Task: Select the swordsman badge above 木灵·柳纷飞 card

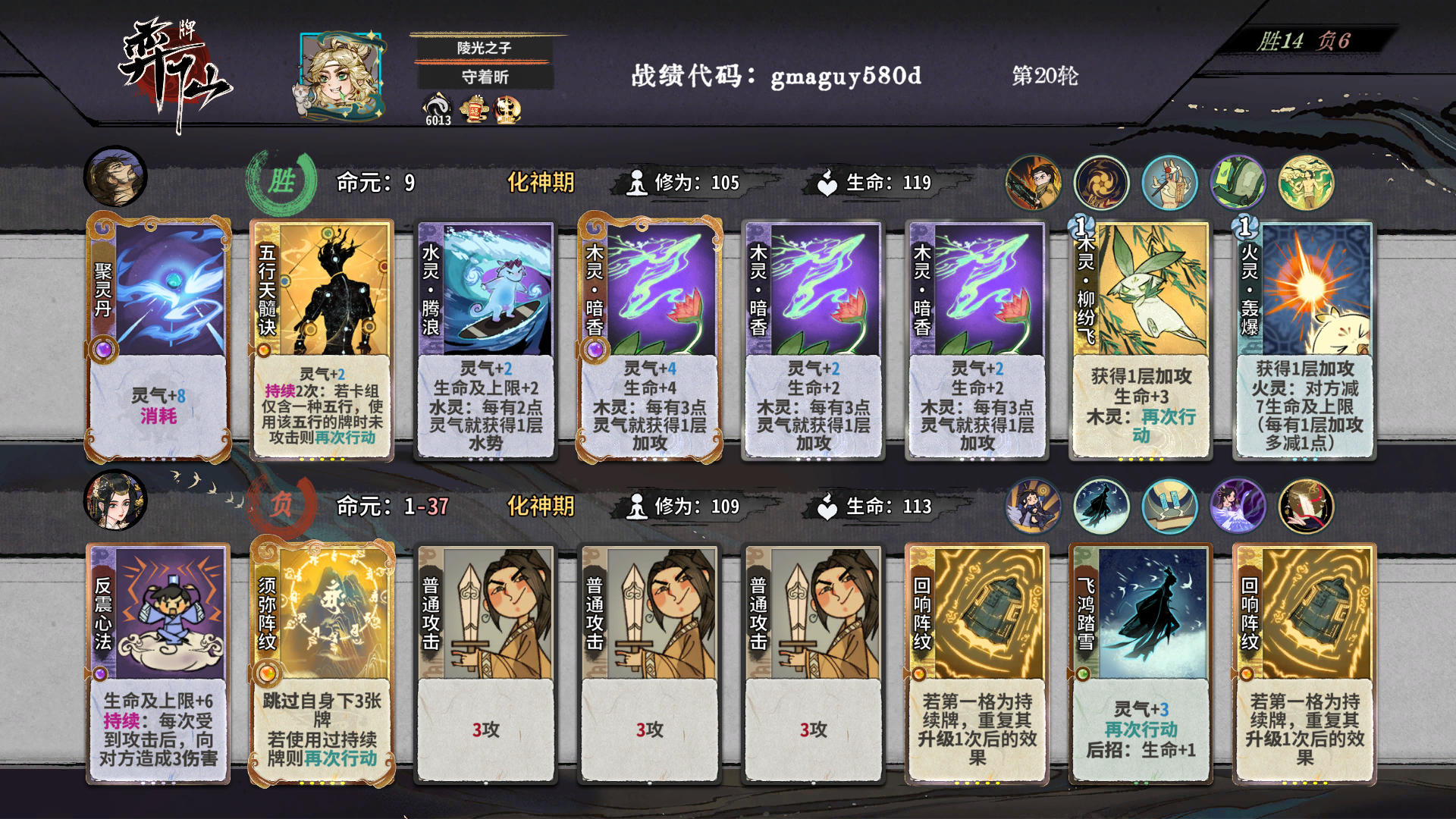Action: 1034,182
